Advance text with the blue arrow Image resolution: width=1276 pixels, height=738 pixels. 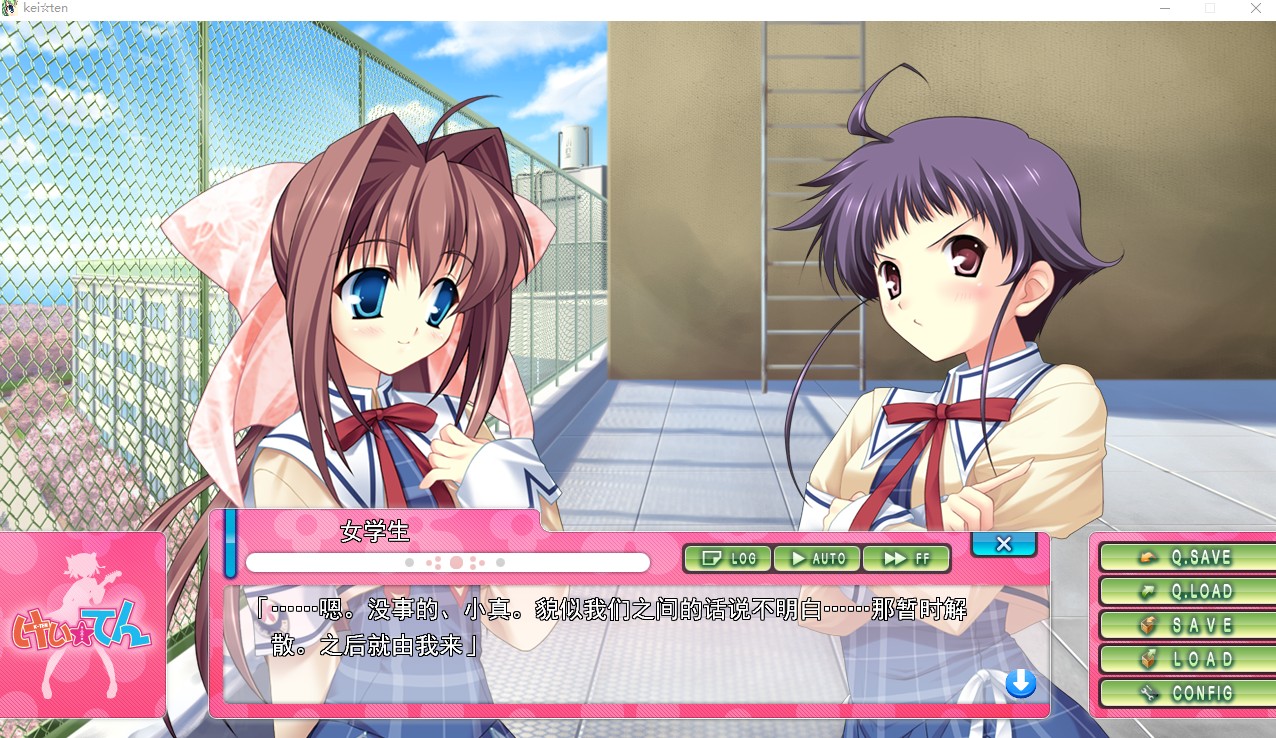(1020, 684)
